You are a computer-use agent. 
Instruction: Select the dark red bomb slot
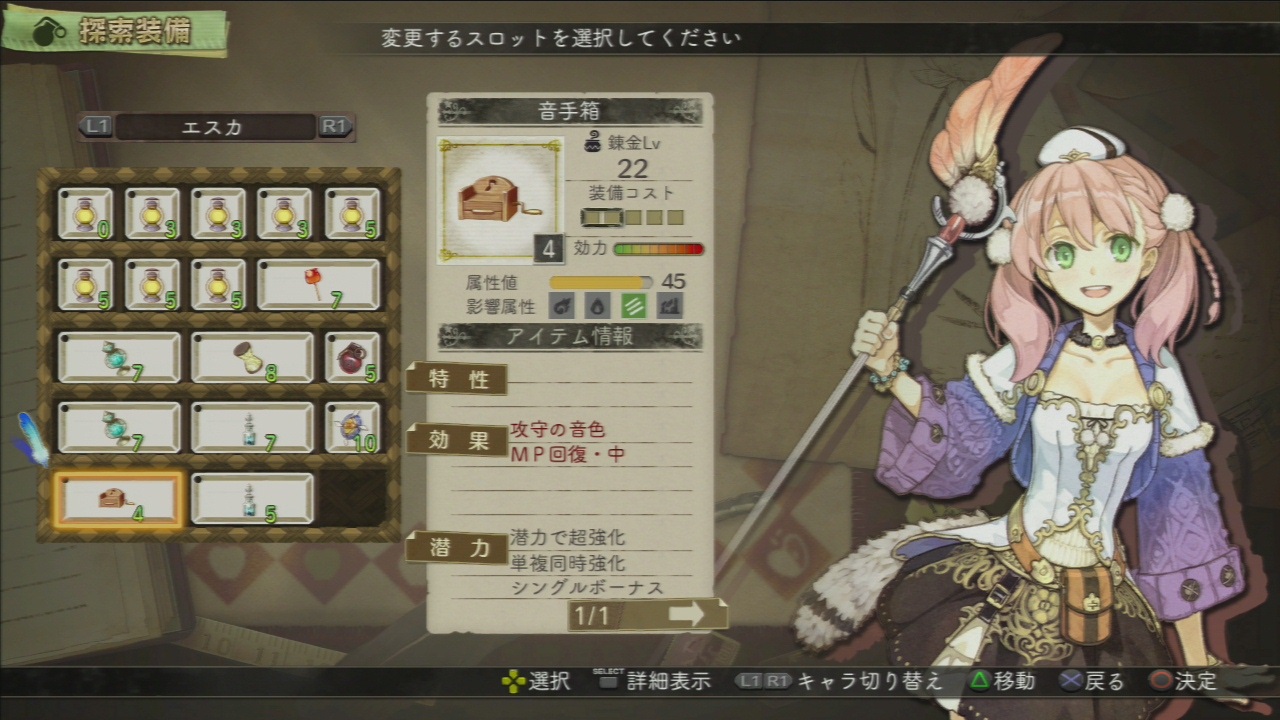pos(353,357)
